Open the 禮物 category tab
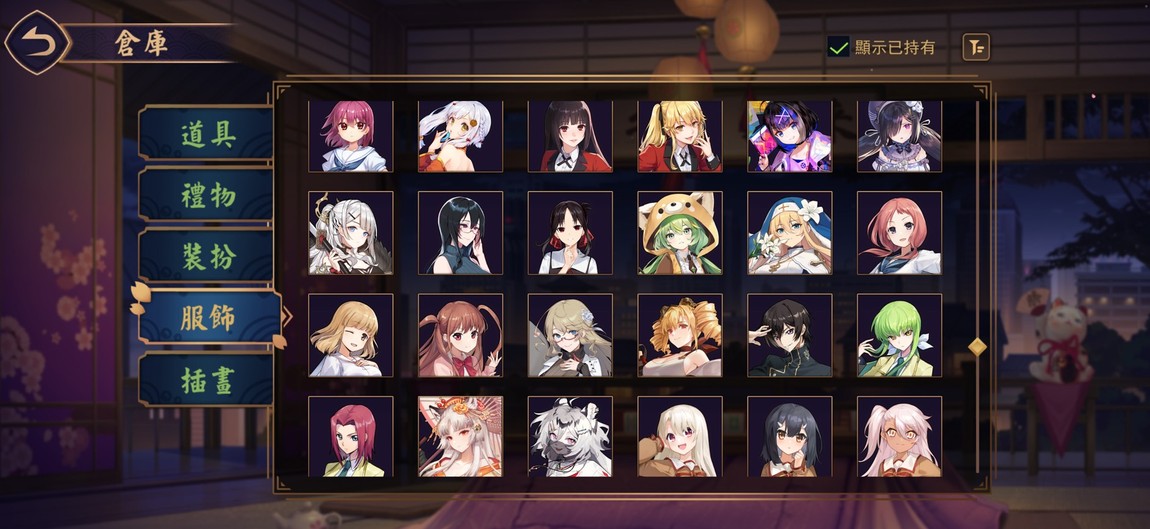This screenshot has width=1150, height=529. pyautogui.click(x=207, y=195)
